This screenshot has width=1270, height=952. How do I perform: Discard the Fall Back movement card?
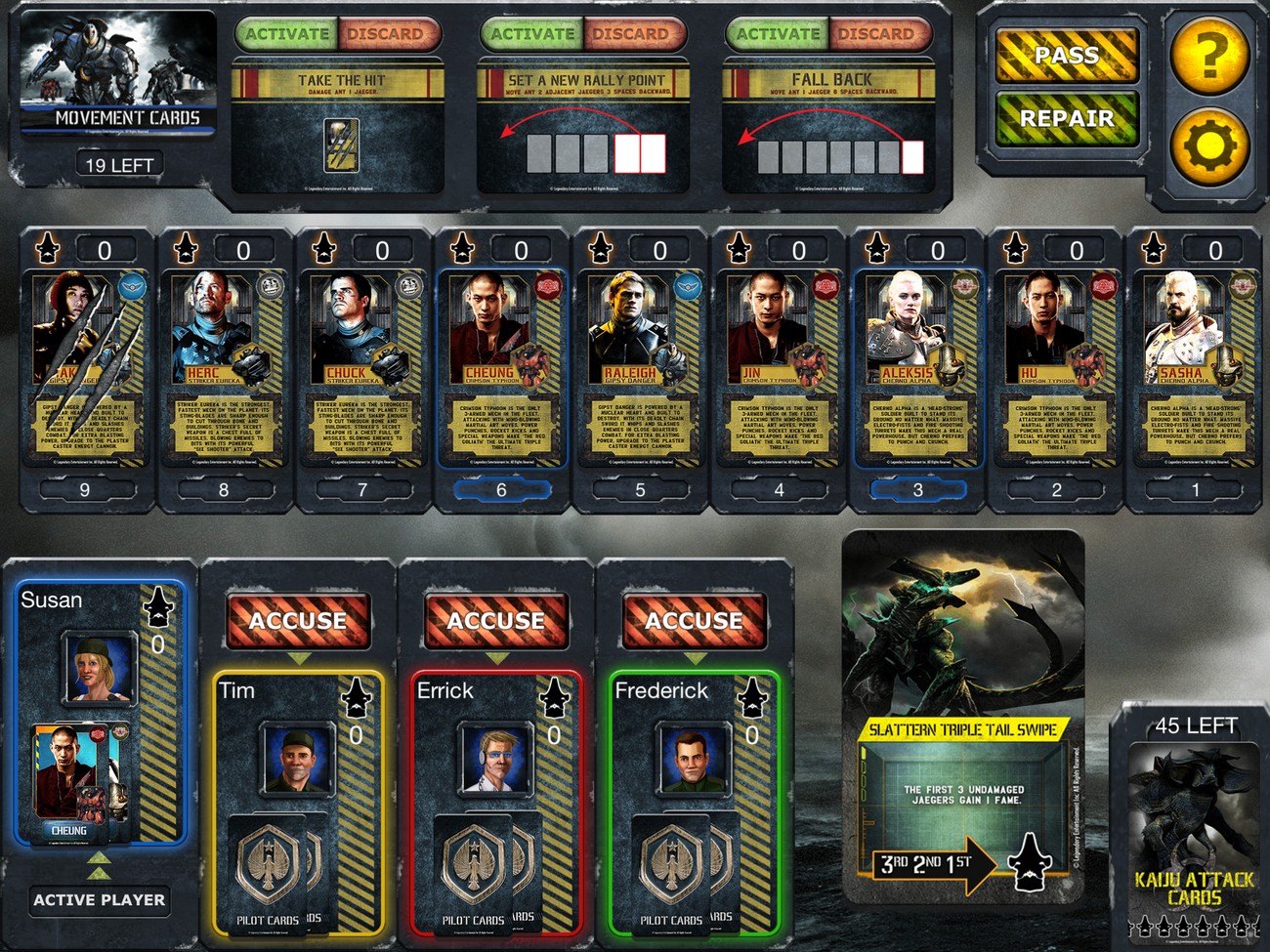click(876, 34)
